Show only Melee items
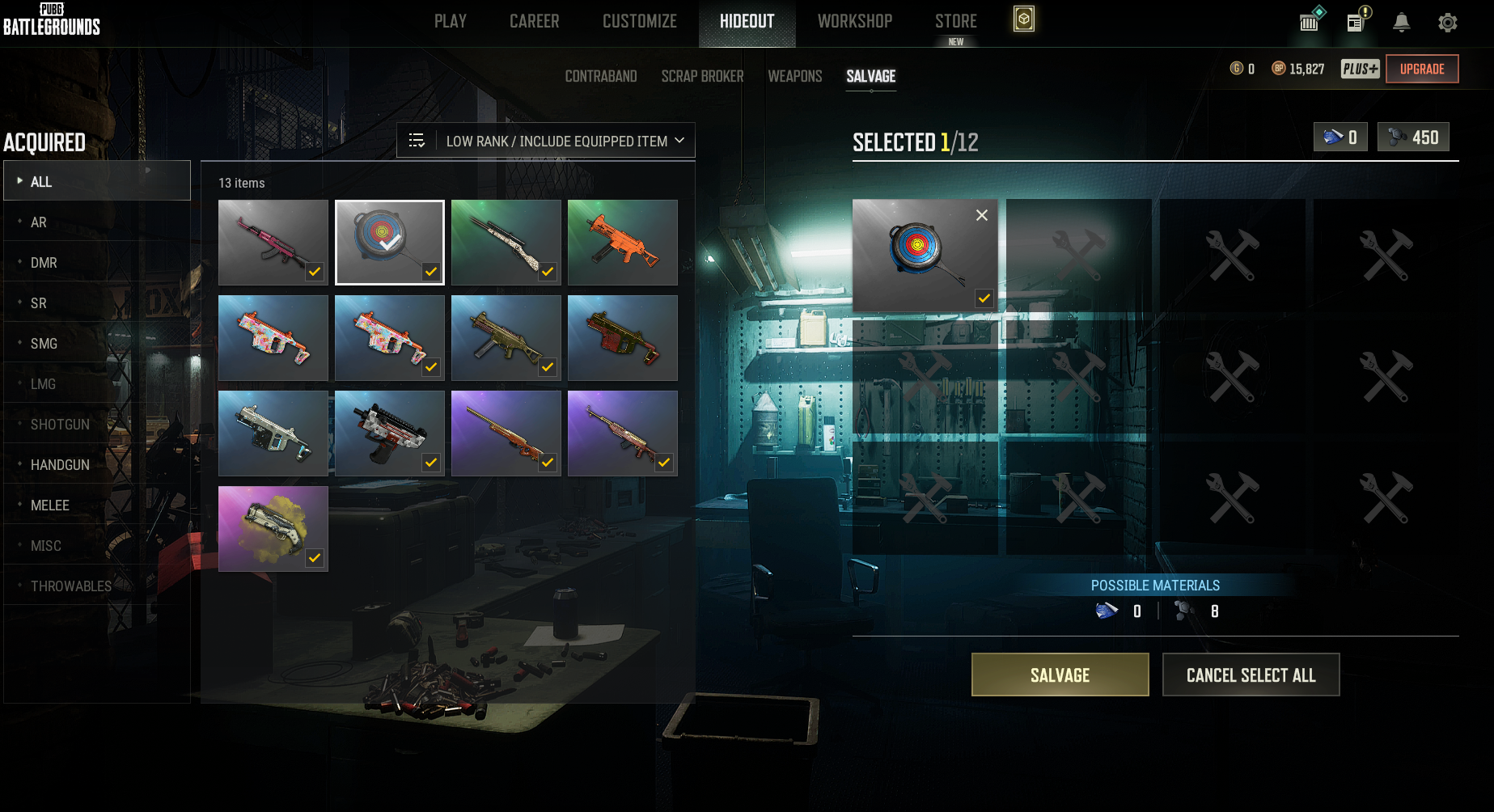The image size is (1494, 812). pos(50,505)
